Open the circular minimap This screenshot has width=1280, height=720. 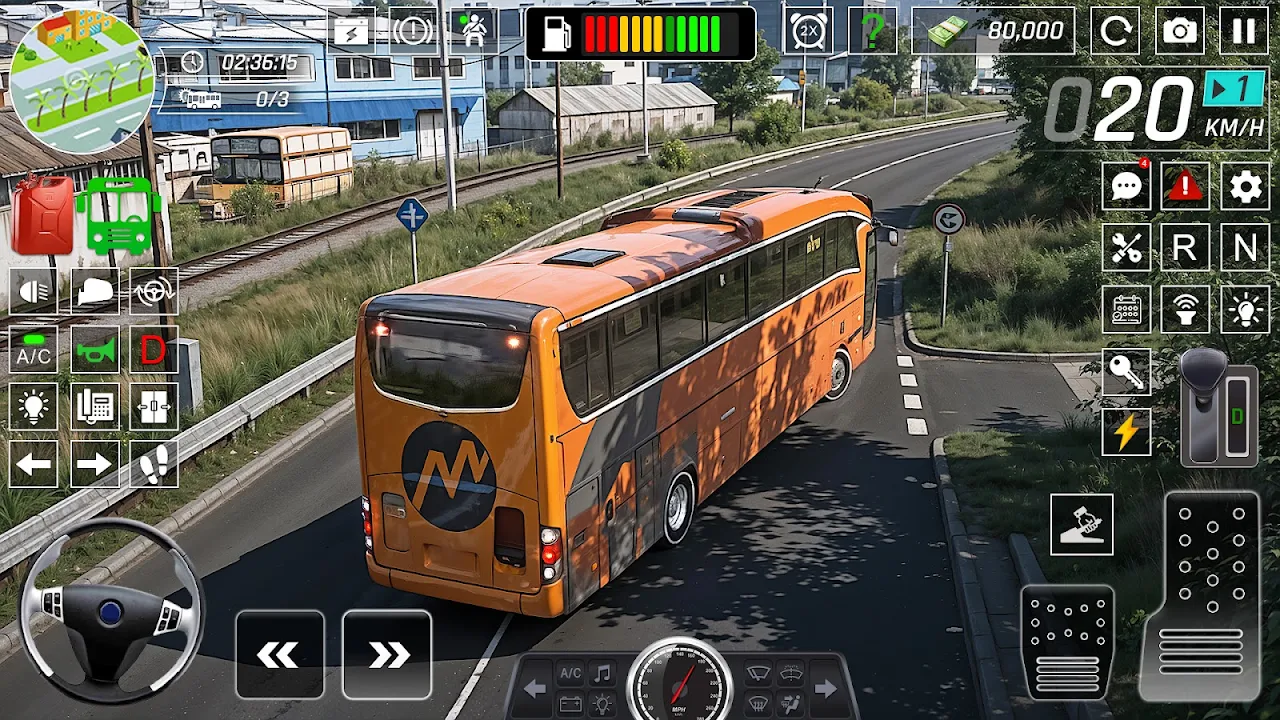click(x=82, y=79)
